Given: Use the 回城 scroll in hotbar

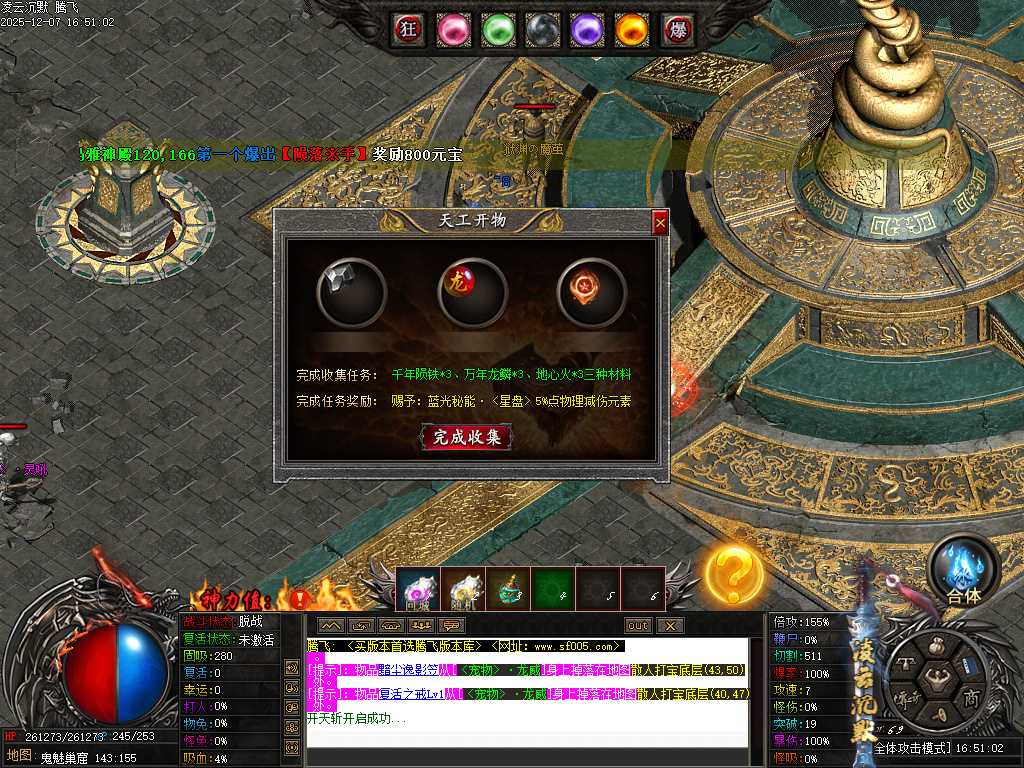Looking at the screenshot, I should pyautogui.click(x=418, y=589).
